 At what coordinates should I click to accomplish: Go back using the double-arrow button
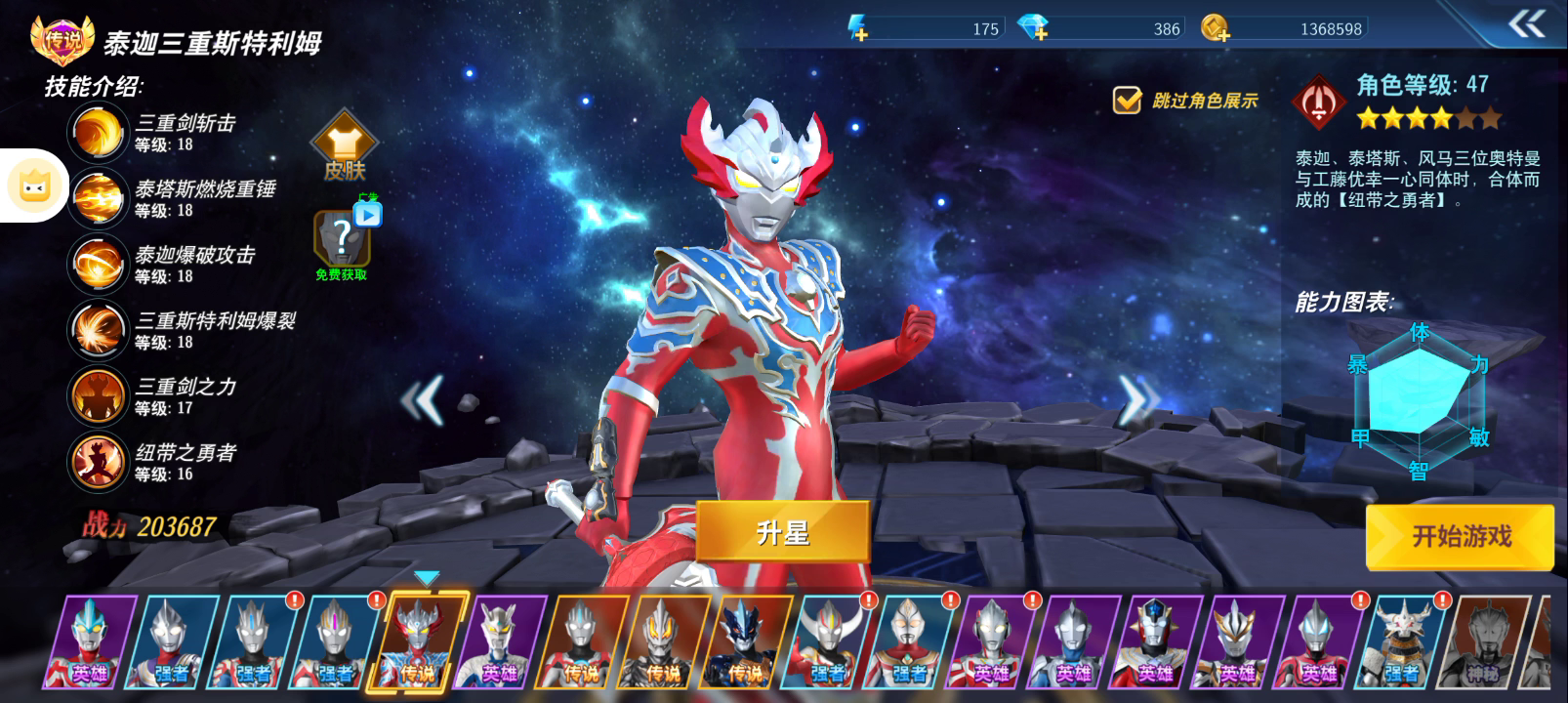1526,24
